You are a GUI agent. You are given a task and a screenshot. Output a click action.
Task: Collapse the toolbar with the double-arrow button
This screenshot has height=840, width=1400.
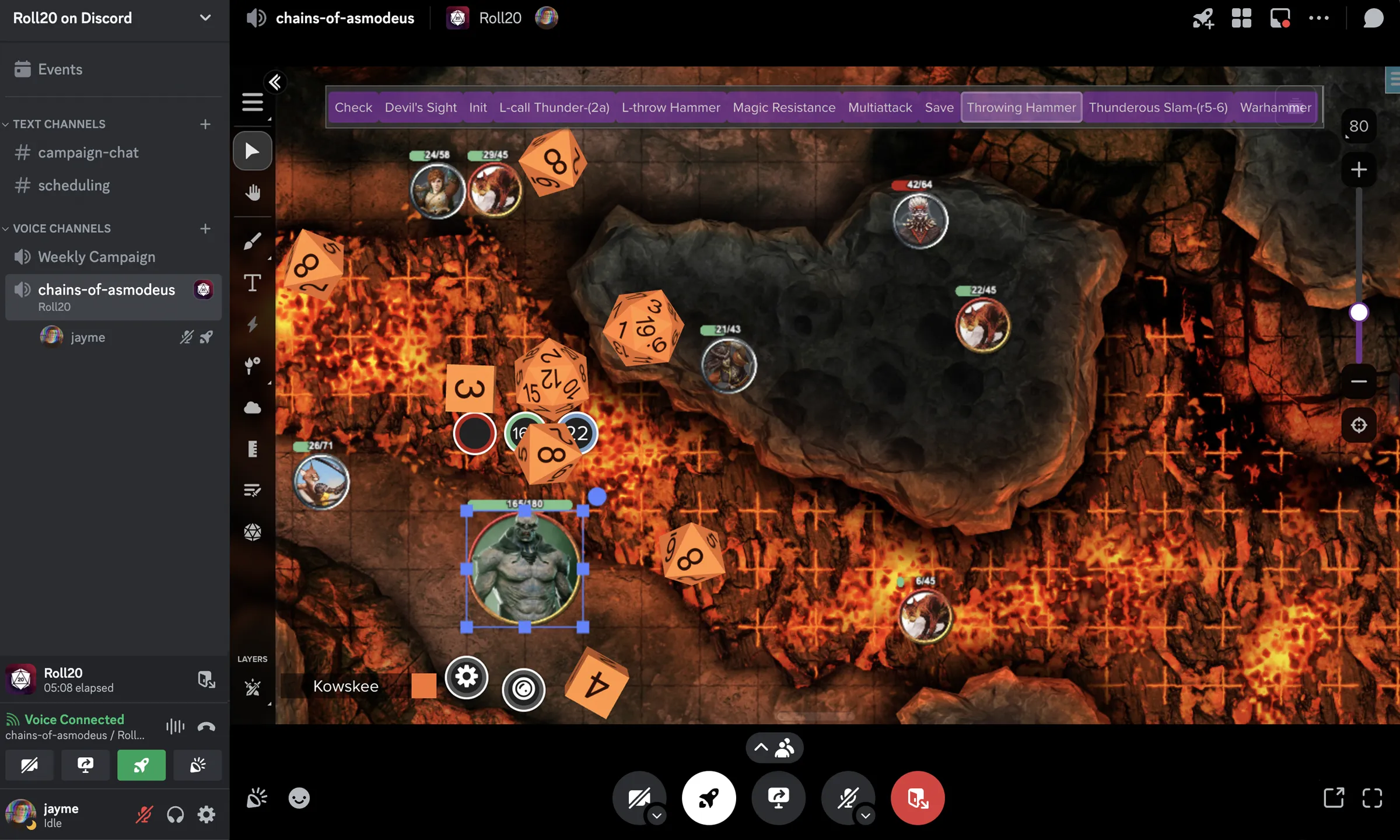275,82
